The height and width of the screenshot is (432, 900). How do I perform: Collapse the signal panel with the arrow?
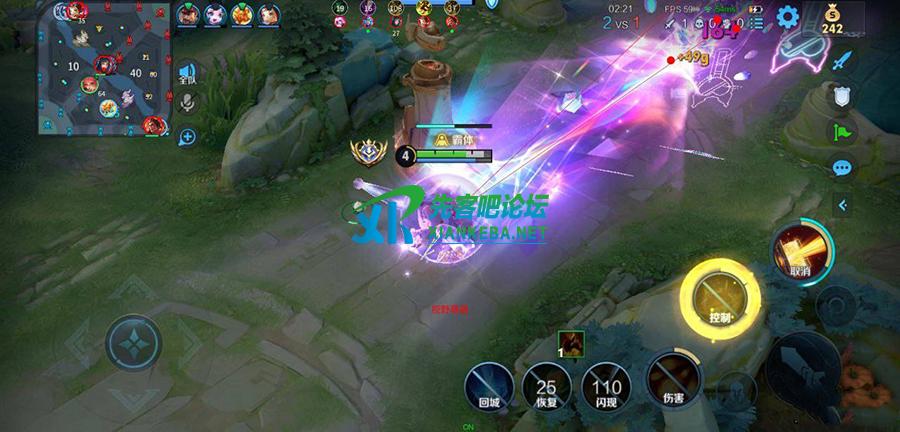pos(843,205)
